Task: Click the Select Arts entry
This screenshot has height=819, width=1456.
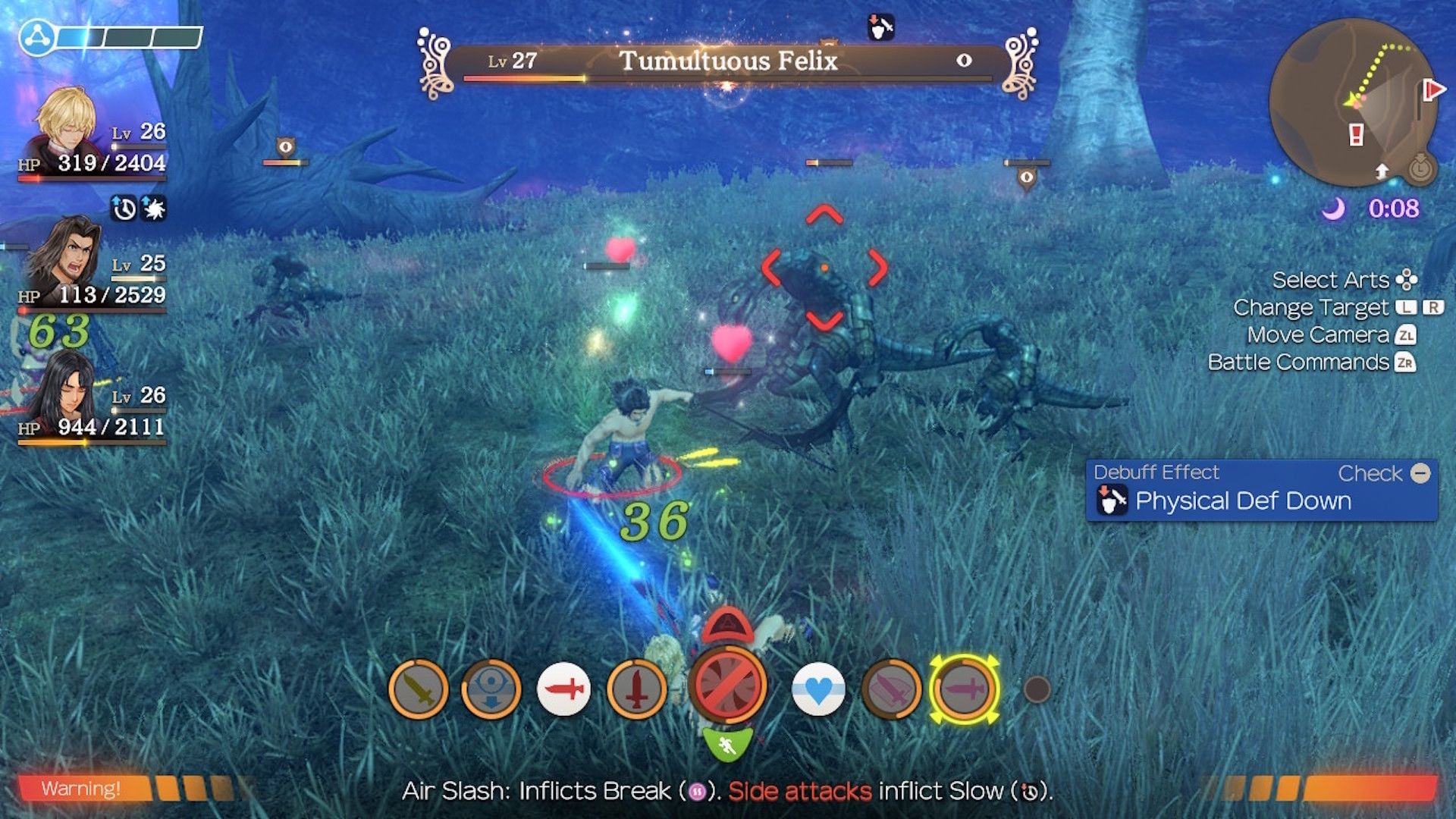Action: tap(1329, 280)
